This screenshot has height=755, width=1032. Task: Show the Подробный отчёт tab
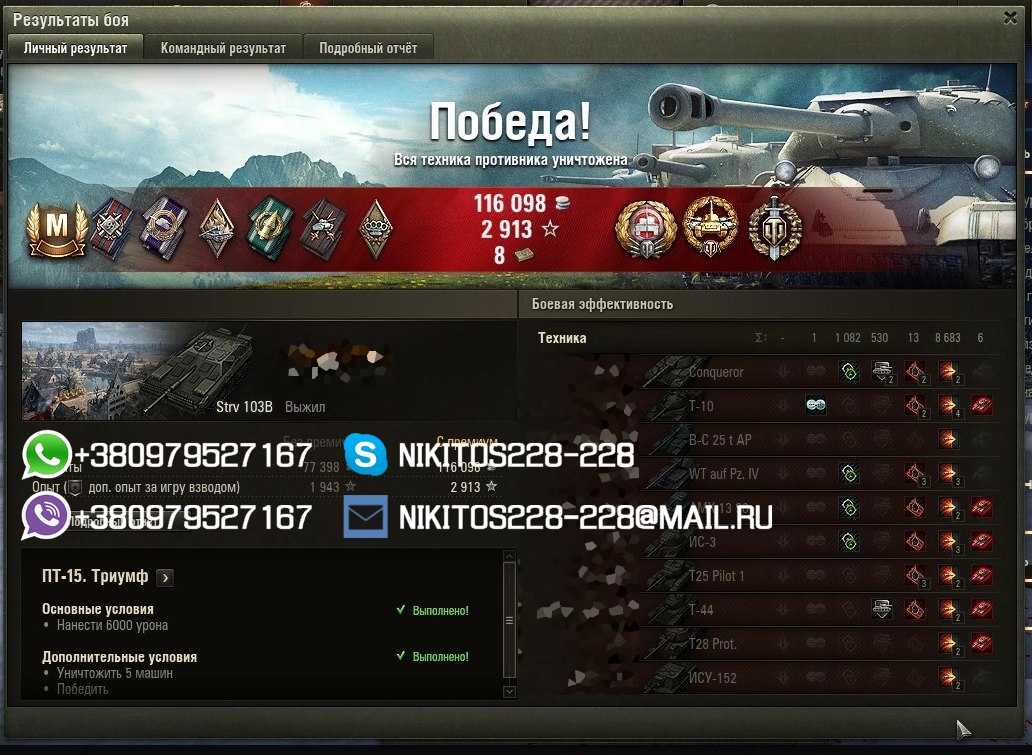[x=368, y=48]
